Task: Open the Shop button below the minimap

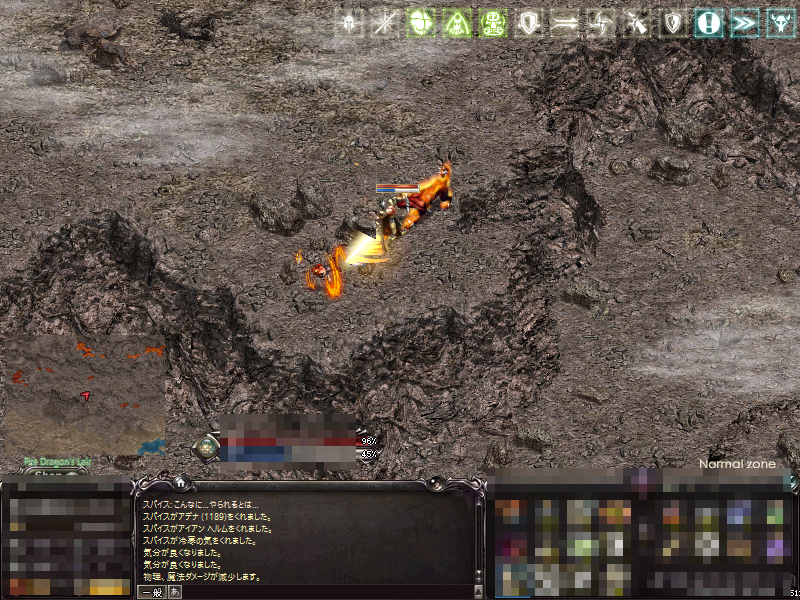Action: click(x=47, y=475)
